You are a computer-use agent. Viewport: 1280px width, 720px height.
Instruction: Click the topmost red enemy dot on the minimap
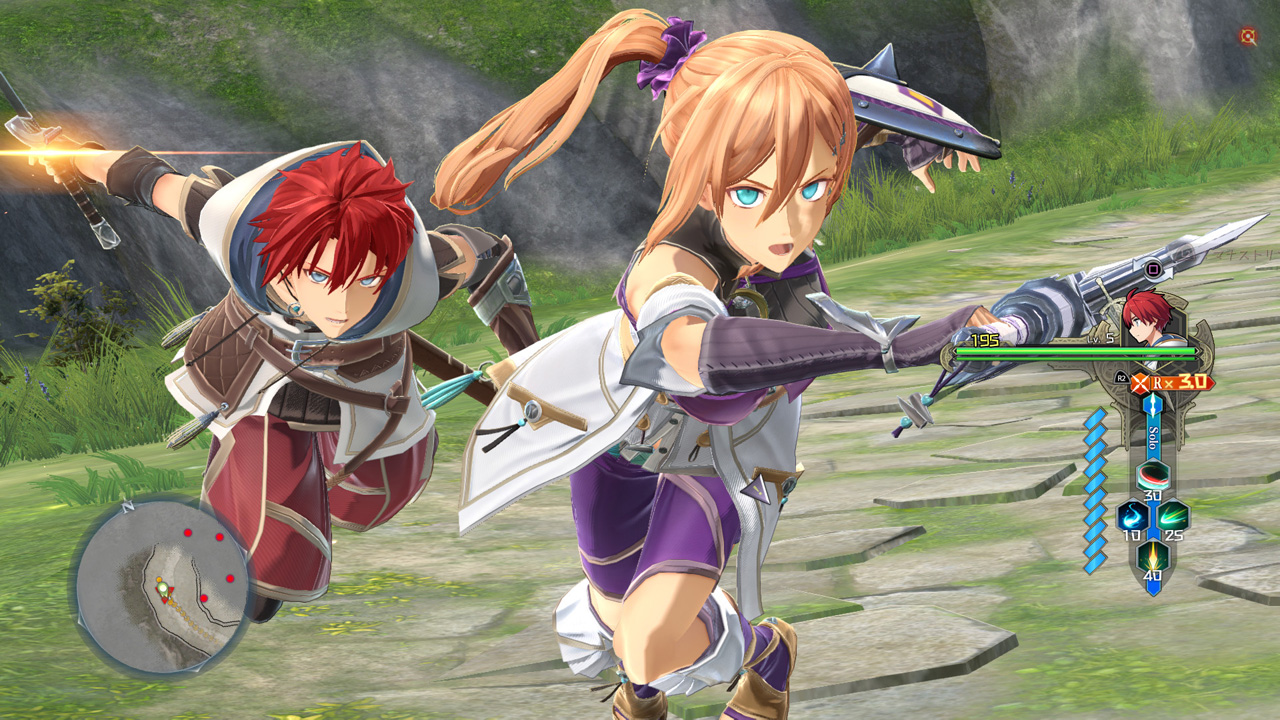[187, 532]
